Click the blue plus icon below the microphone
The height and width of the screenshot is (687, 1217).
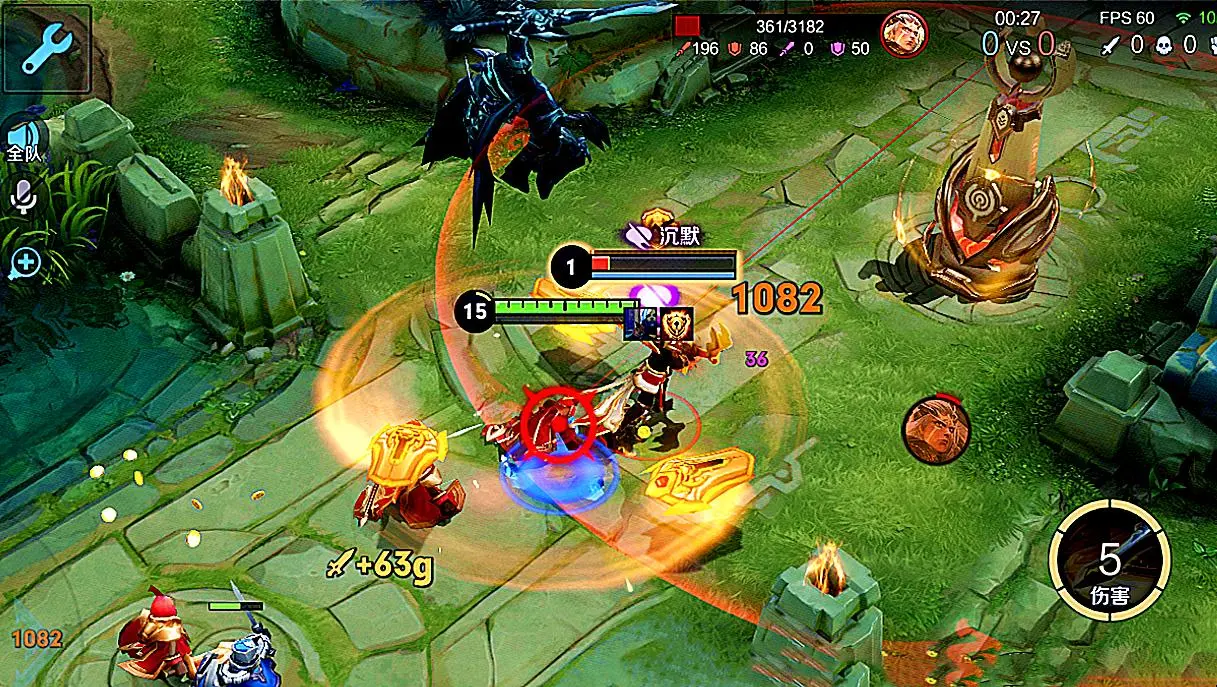tap(24, 263)
